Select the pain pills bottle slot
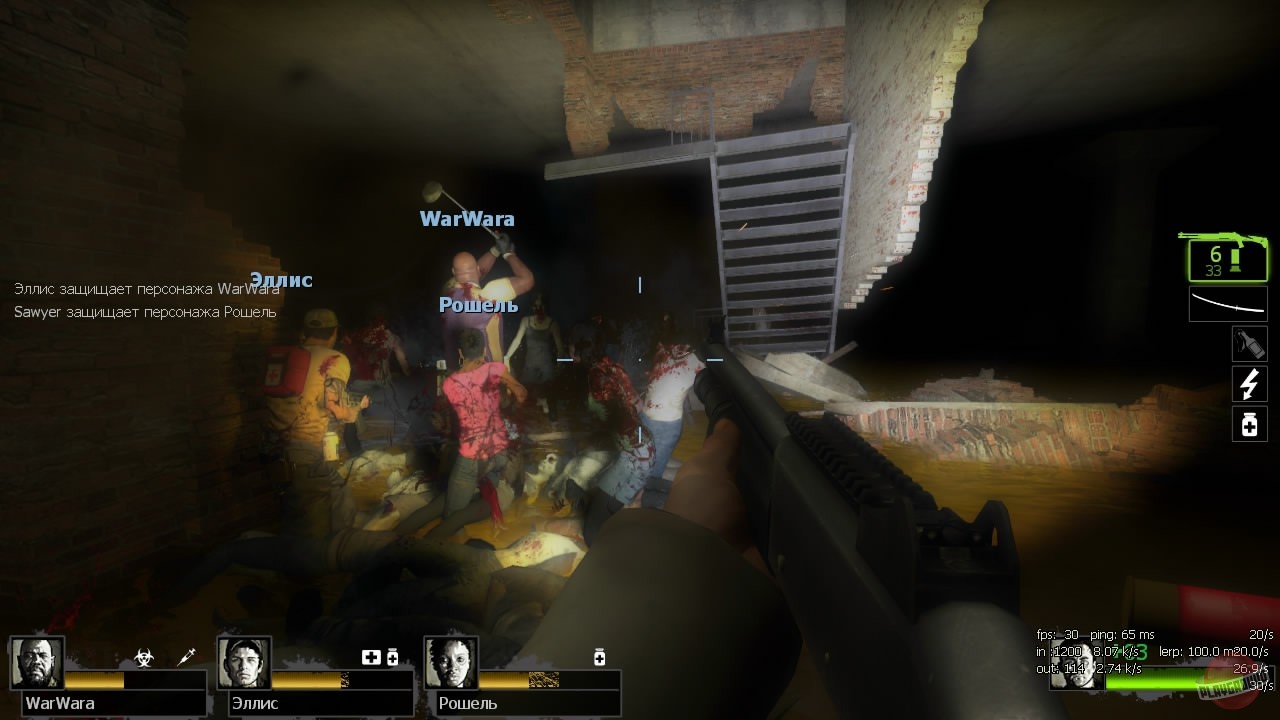Screen dimensions: 1280x720 (x=1249, y=423)
